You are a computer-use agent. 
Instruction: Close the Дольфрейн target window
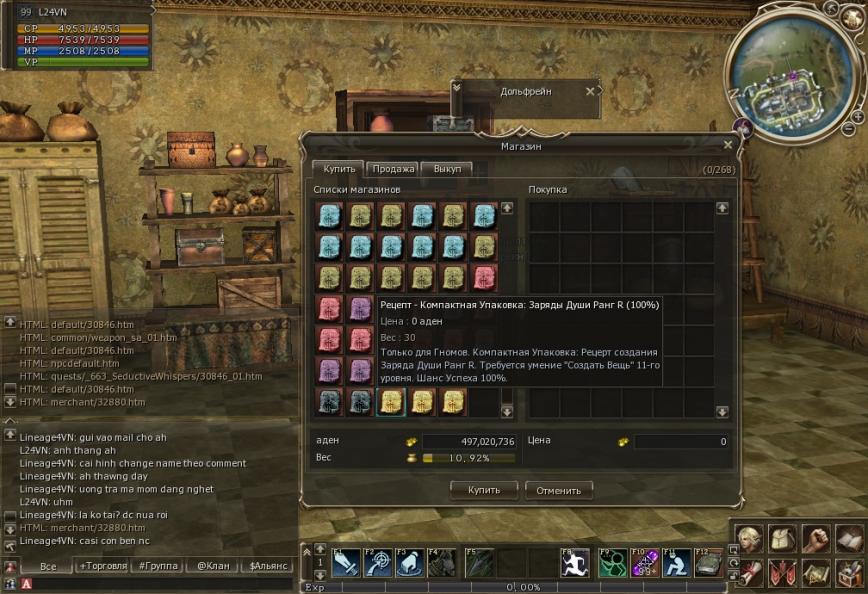pyautogui.click(x=590, y=91)
